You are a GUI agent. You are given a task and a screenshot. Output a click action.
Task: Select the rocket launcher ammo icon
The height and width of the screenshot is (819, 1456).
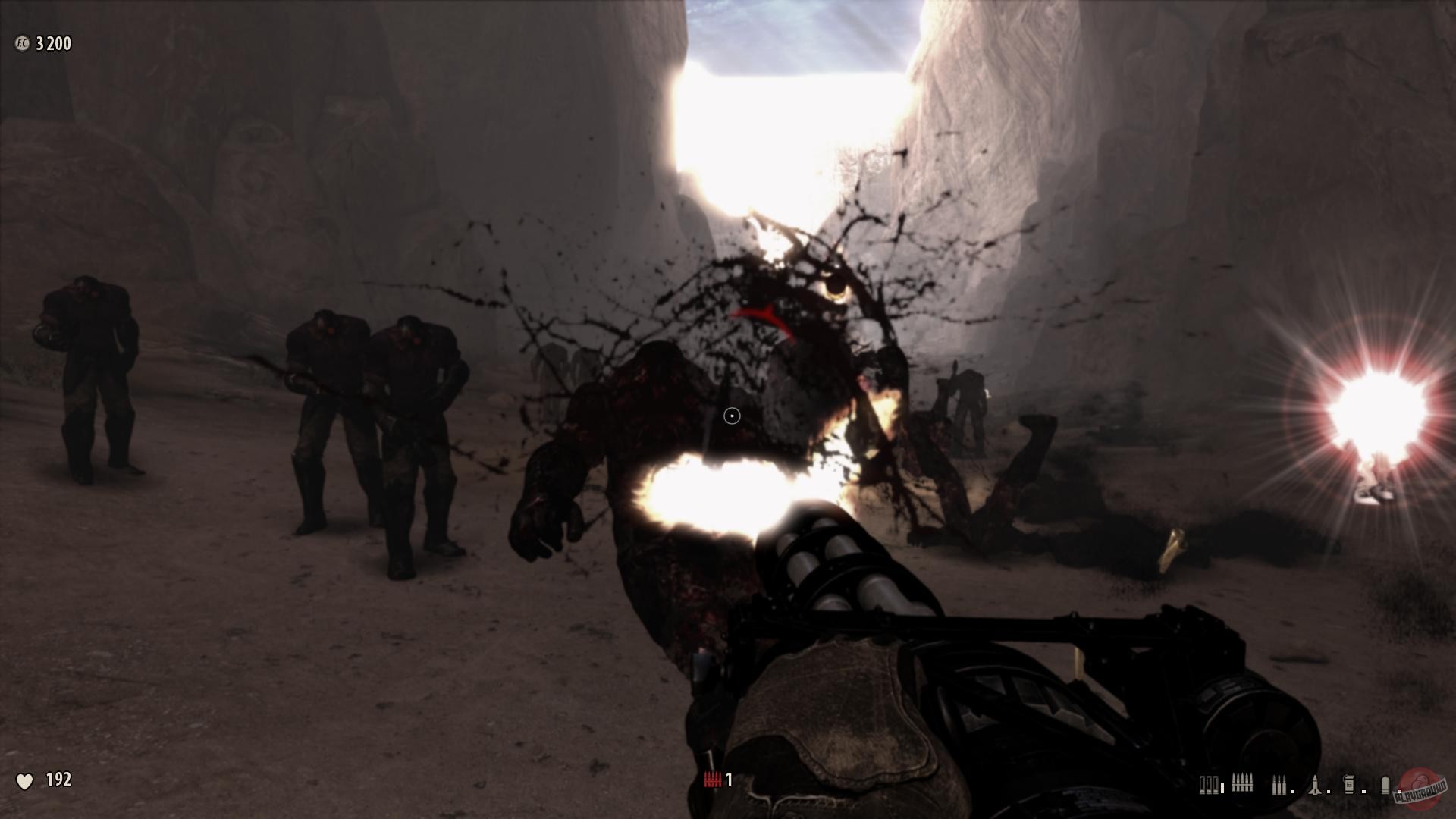(x=1316, y=785)
